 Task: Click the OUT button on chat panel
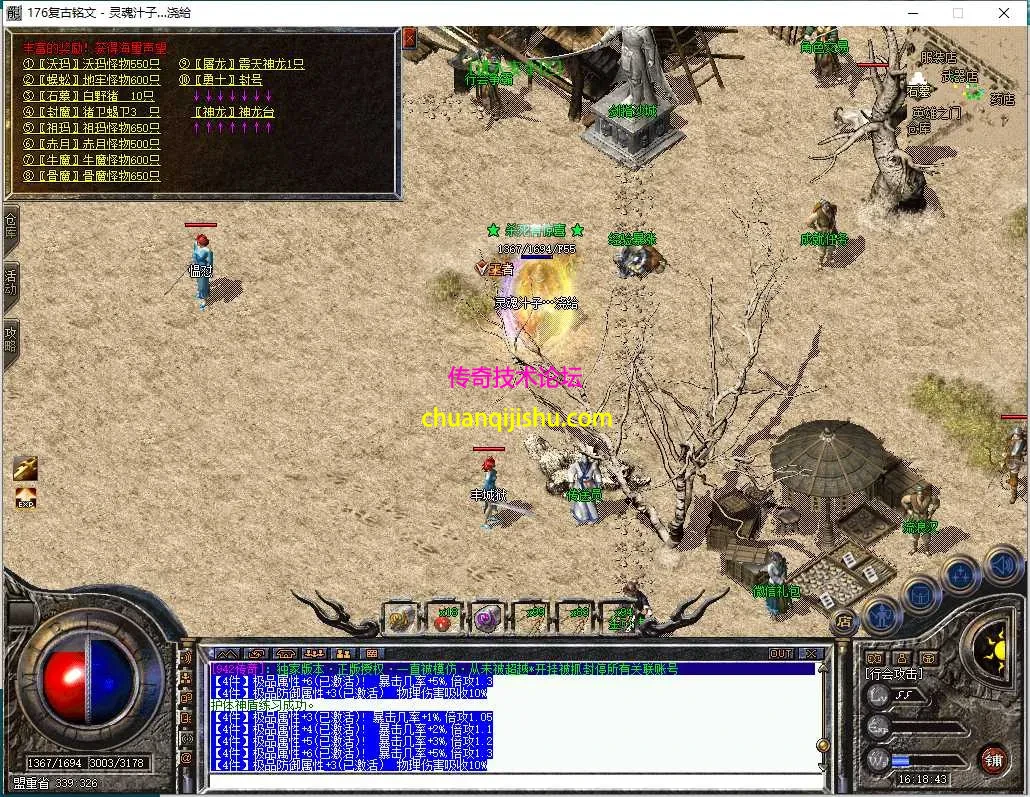coord(781,653)
